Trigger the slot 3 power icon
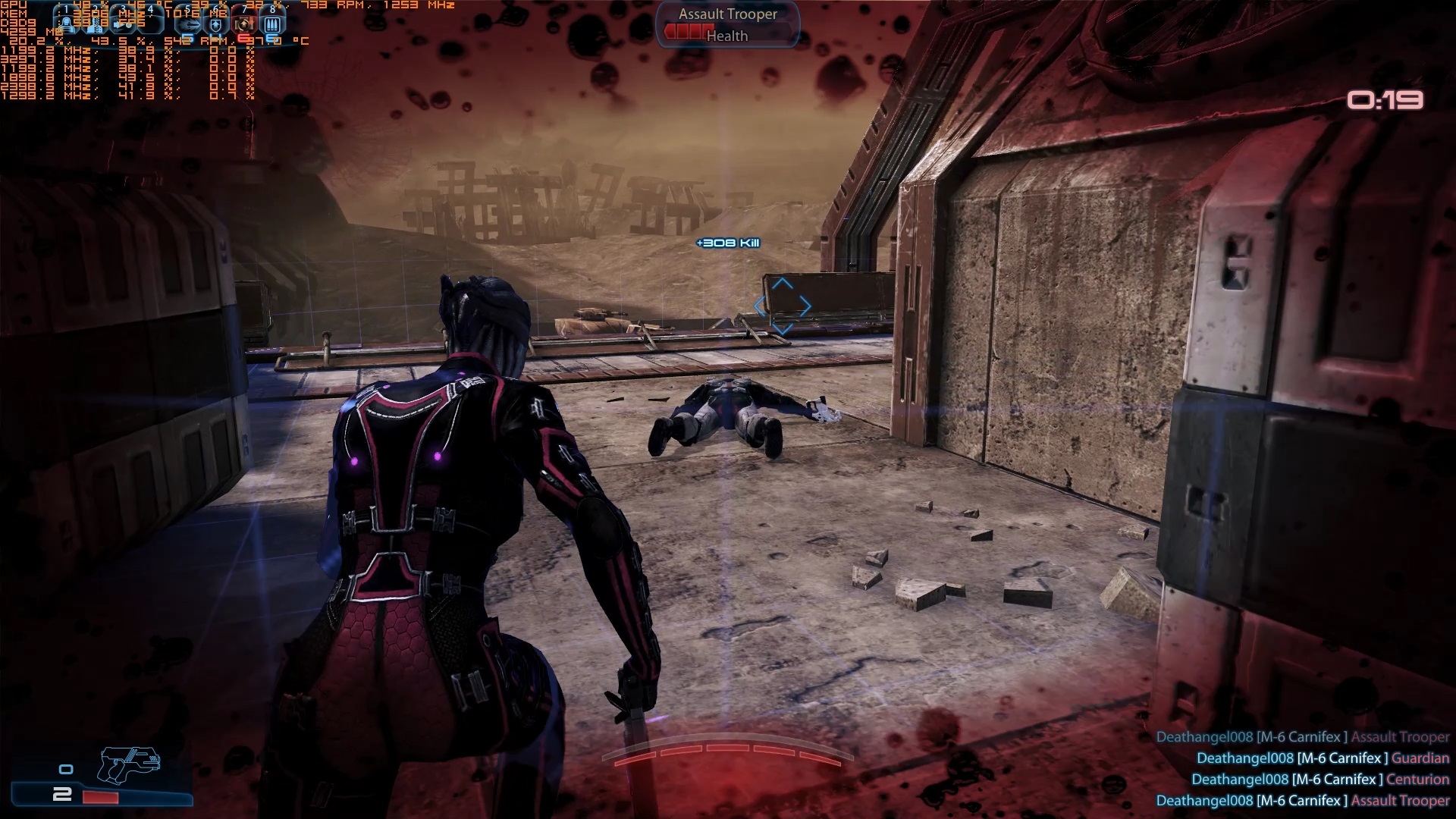1456x819 pixels. [x=124, y=24]
